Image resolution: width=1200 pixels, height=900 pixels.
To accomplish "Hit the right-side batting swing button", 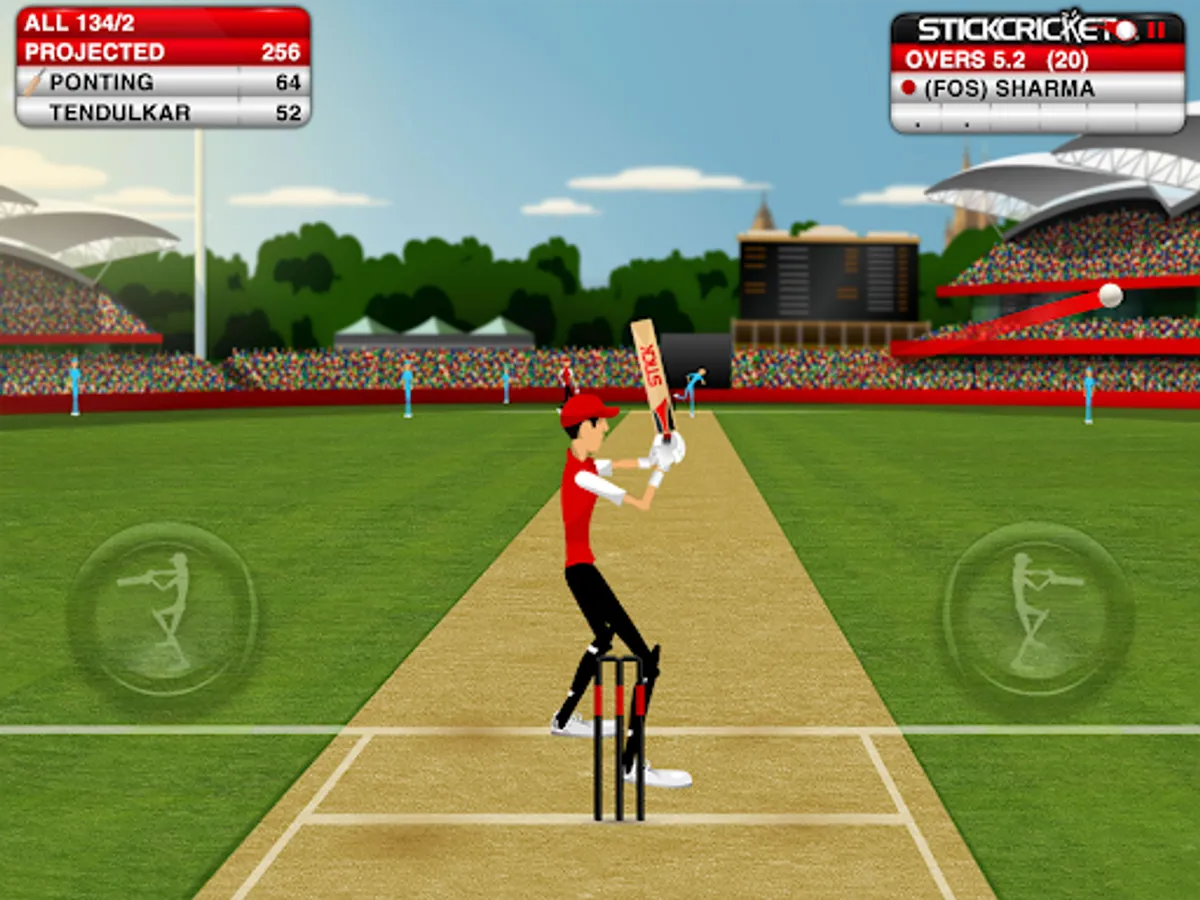I will [x=1038, y=612].
